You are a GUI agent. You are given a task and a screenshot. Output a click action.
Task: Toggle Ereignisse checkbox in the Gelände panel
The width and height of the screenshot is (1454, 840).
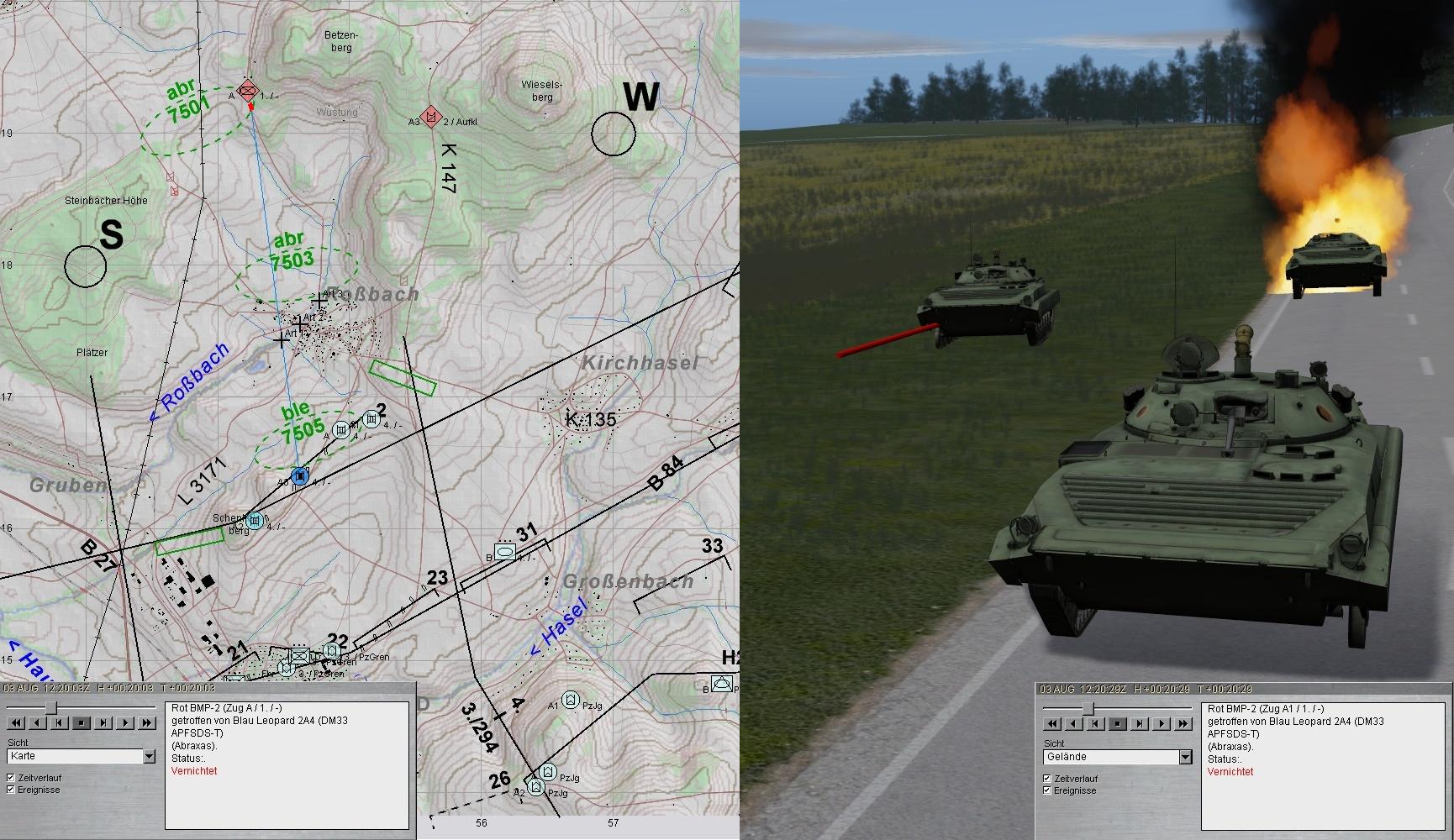[x=1046, y=790]
